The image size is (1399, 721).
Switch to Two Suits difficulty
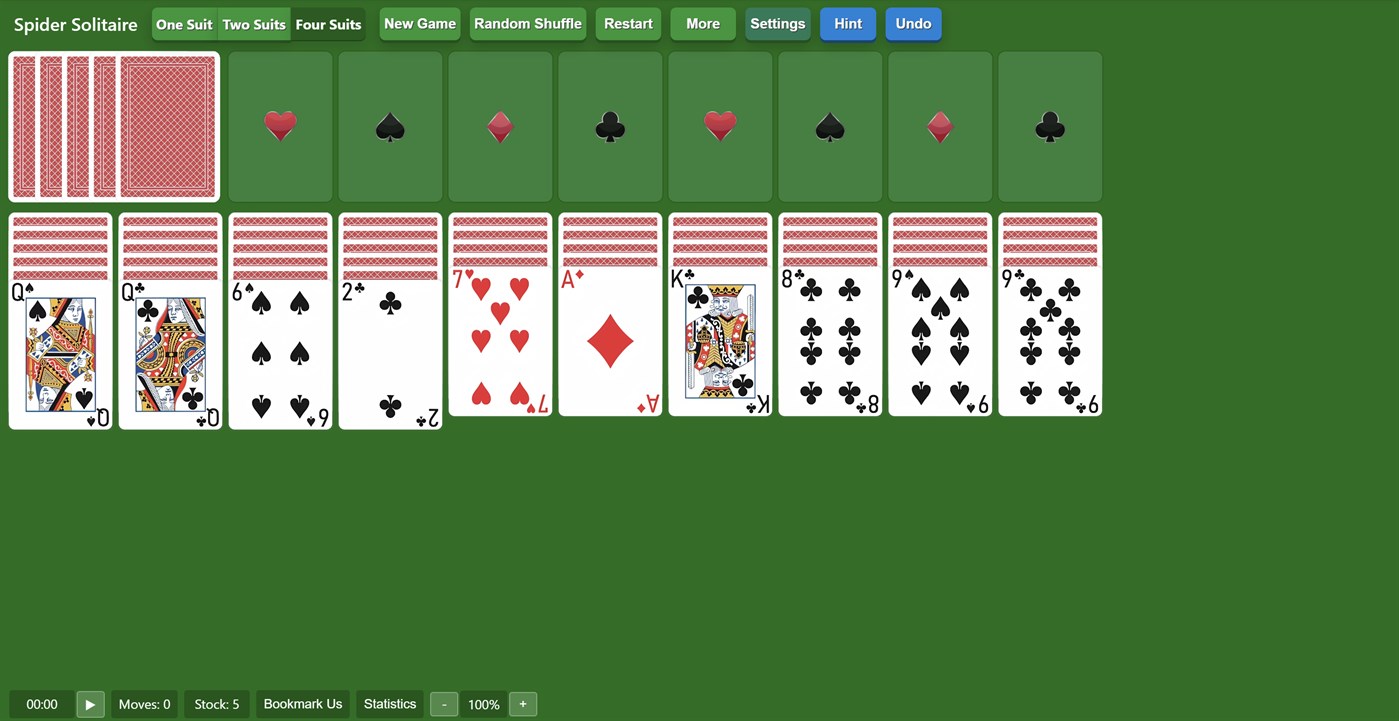[x=253, y=24]
